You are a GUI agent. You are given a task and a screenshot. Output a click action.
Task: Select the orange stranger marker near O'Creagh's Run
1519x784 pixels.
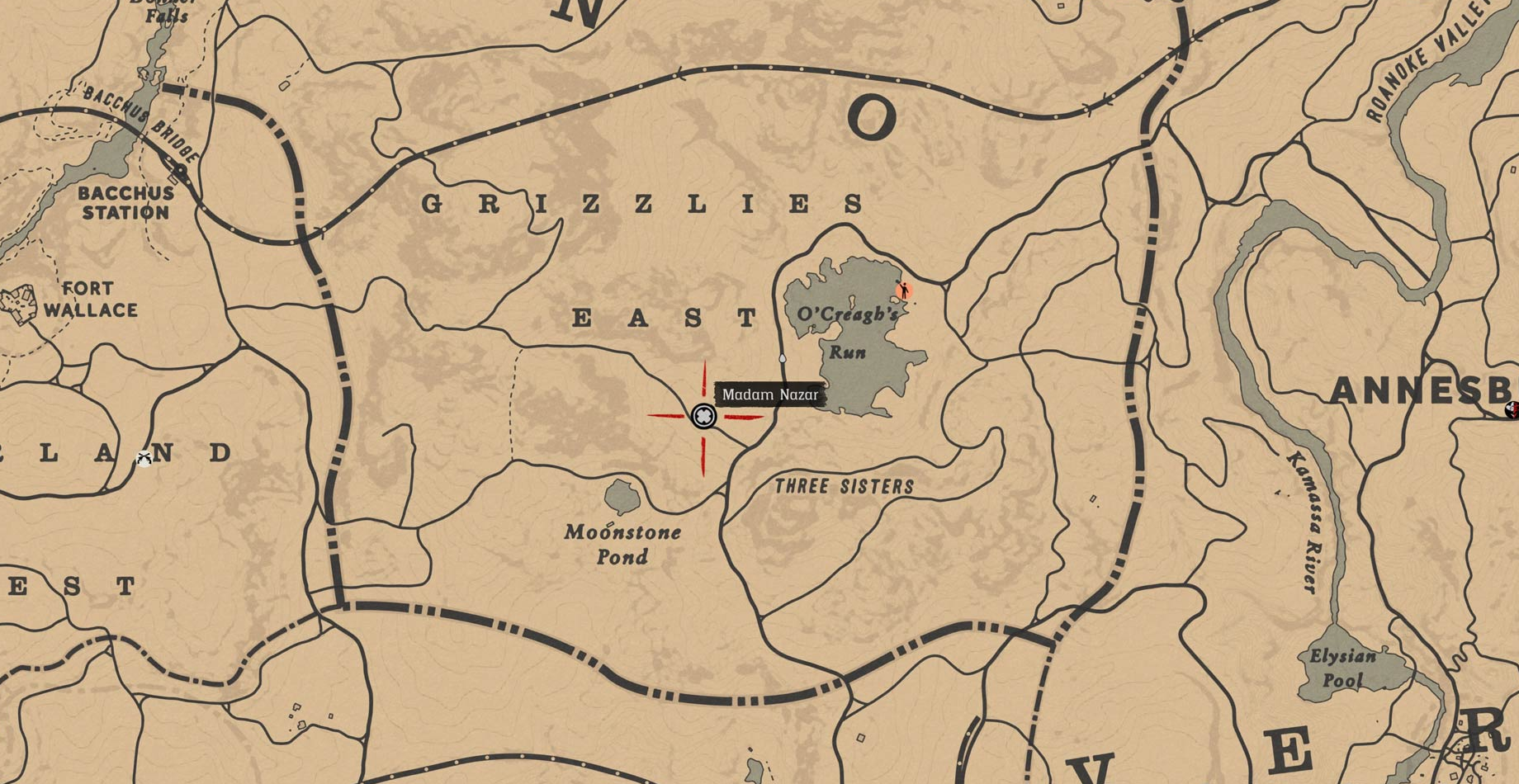point(904,290)
